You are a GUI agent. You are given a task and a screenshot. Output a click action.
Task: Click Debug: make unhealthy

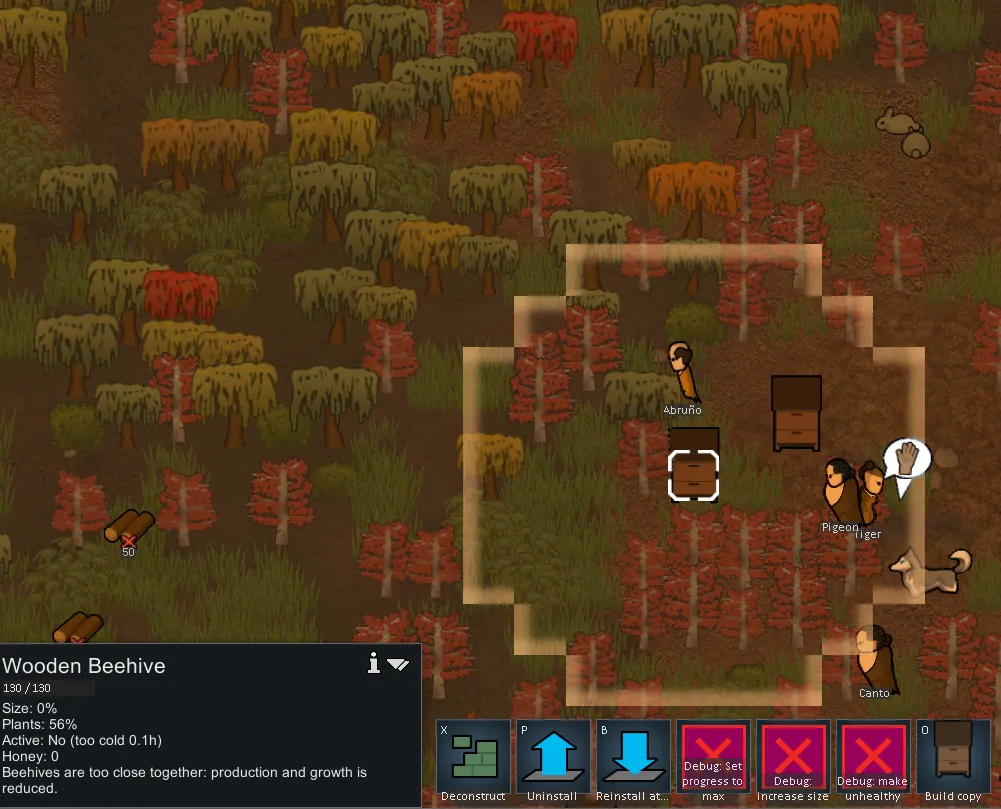click(x=873, y=757)
